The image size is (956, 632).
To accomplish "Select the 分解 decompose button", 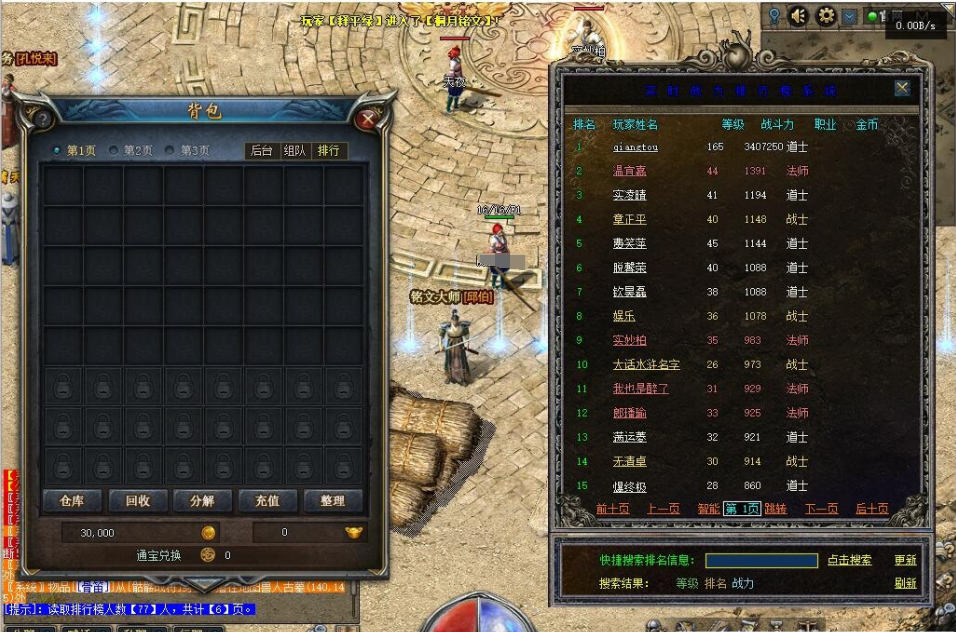I will [x=202, y=501].
